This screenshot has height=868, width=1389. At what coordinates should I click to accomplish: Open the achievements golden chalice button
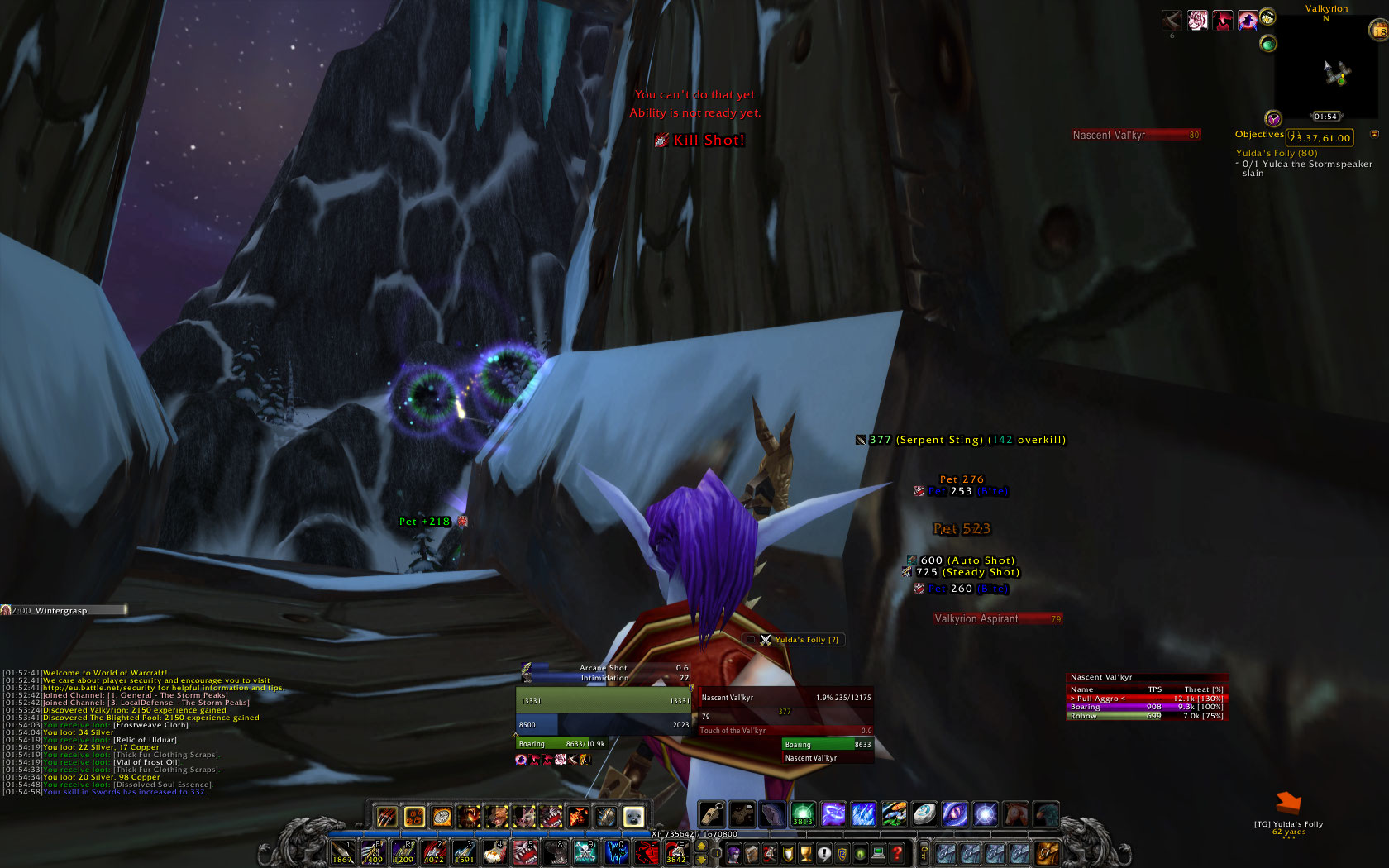(x=806, y=853)
